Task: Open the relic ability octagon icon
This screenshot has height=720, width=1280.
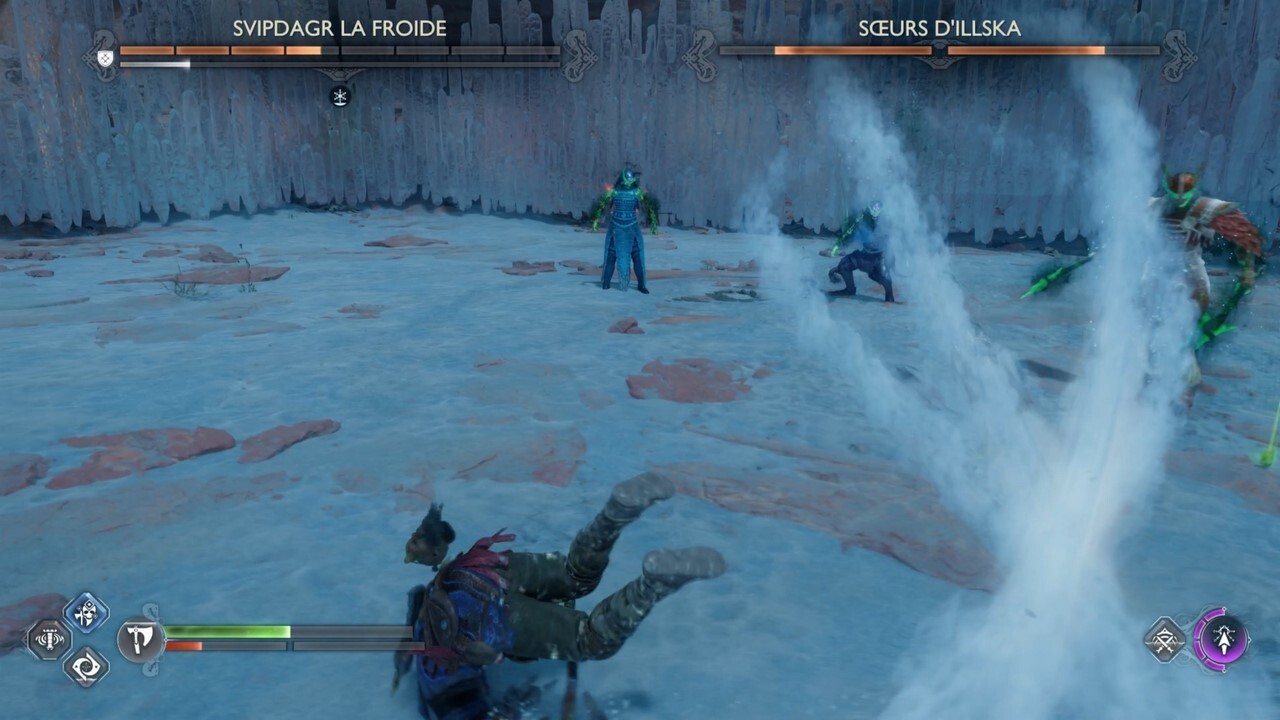Action: 47,639
